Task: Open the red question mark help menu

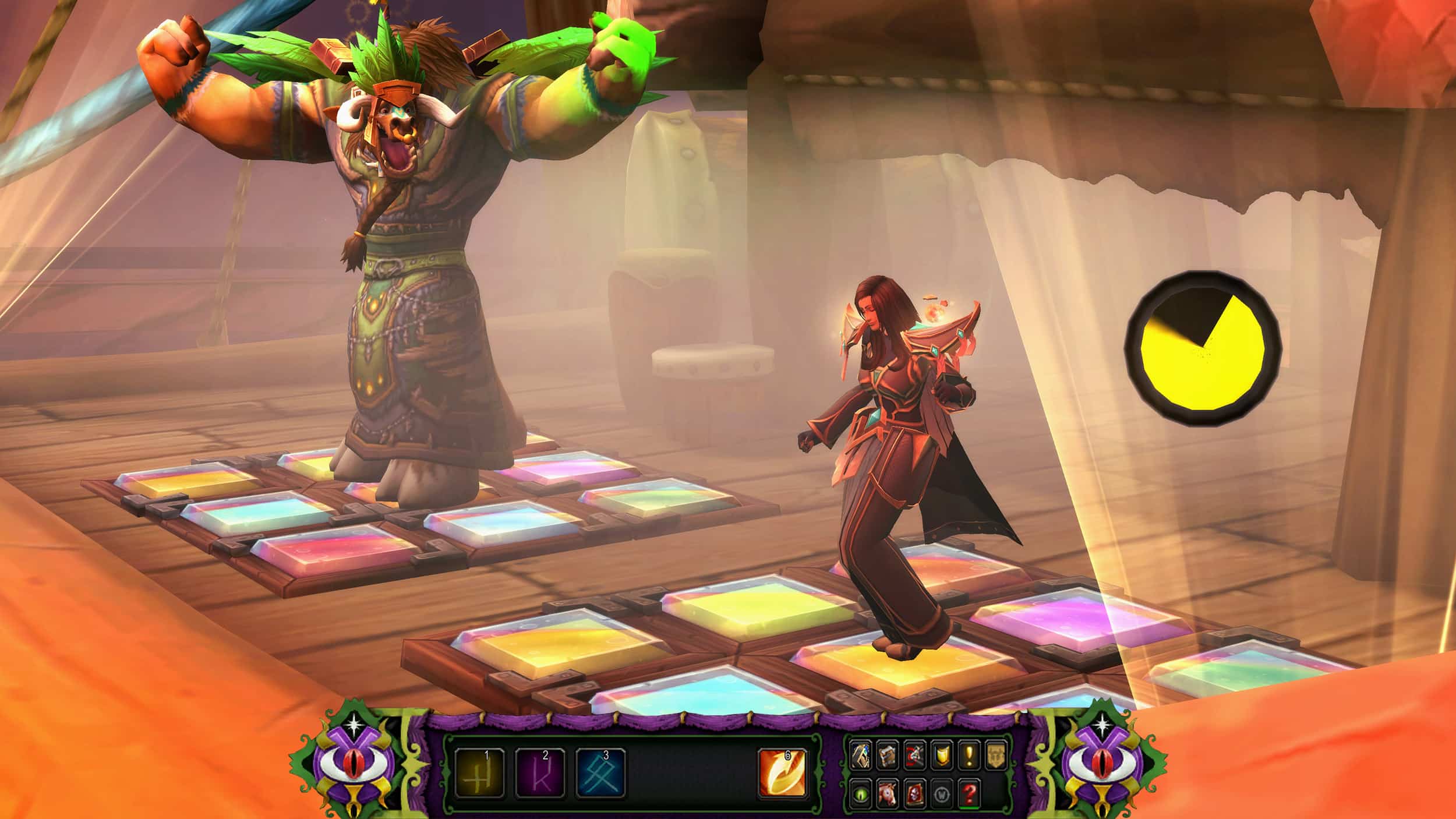Action: point(968,793)
